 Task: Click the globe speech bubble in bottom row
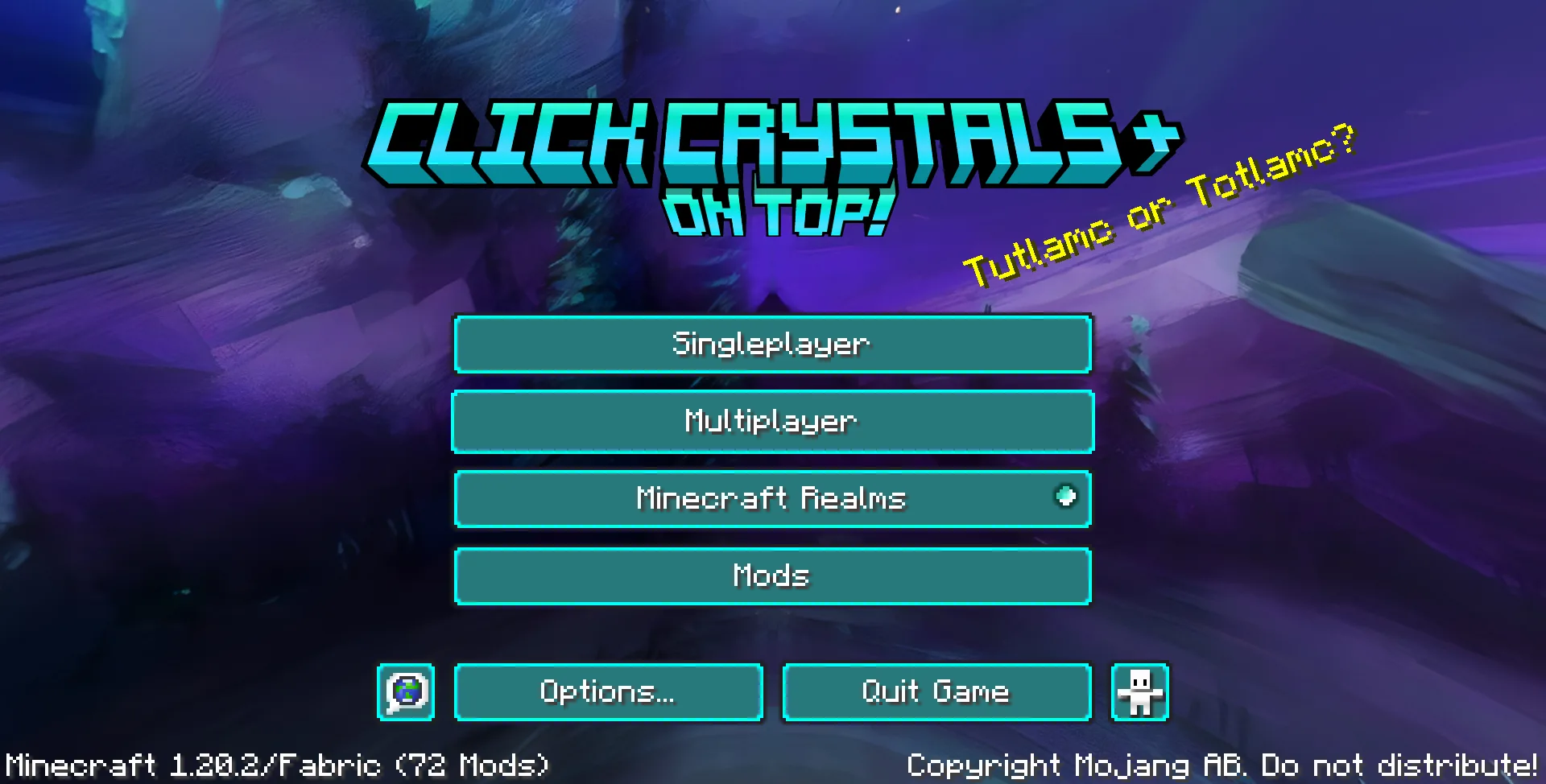pyautogui.click(x=405, y=691)
